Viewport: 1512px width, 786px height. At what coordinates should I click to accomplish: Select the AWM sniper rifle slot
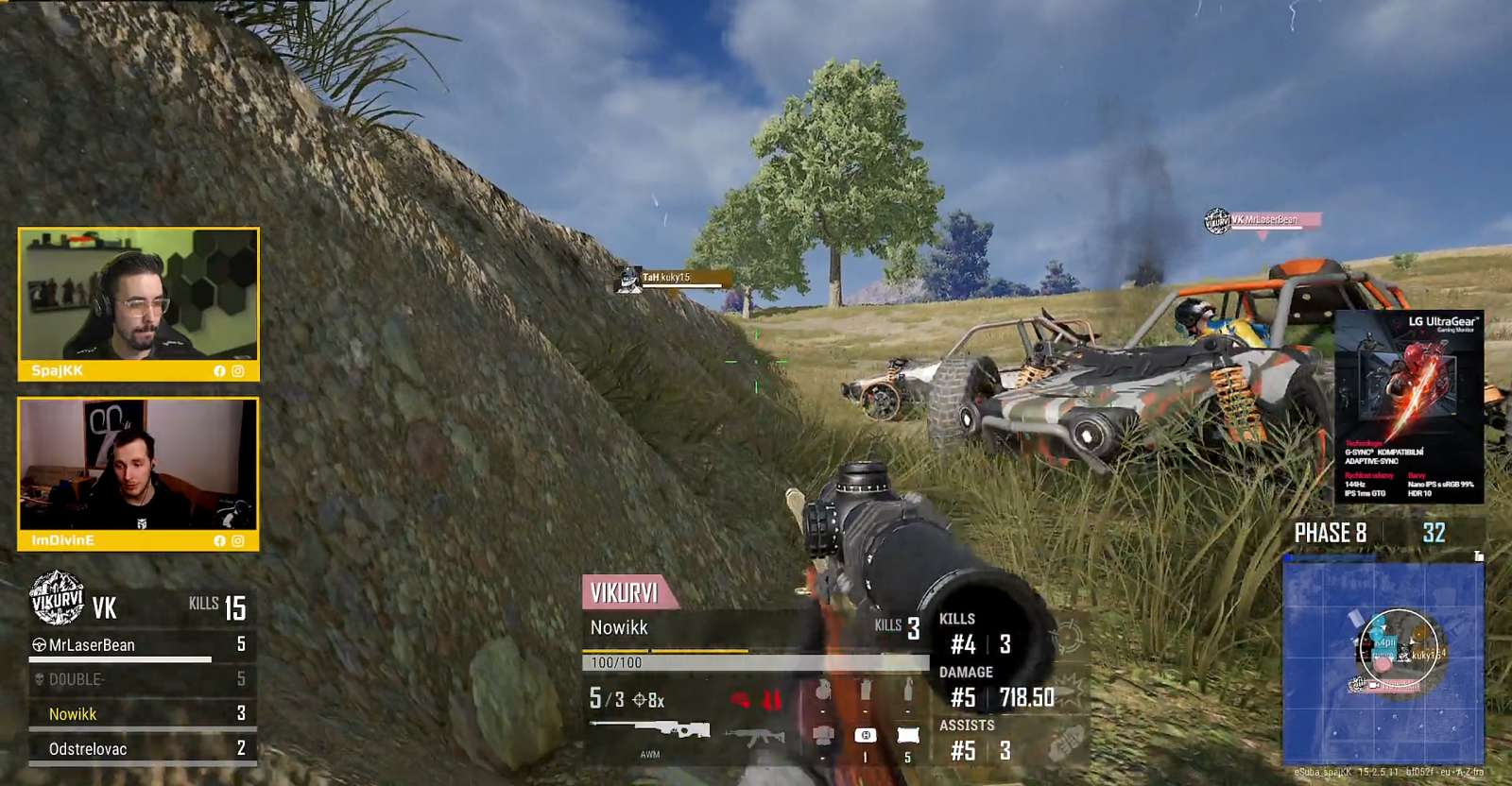650,730
